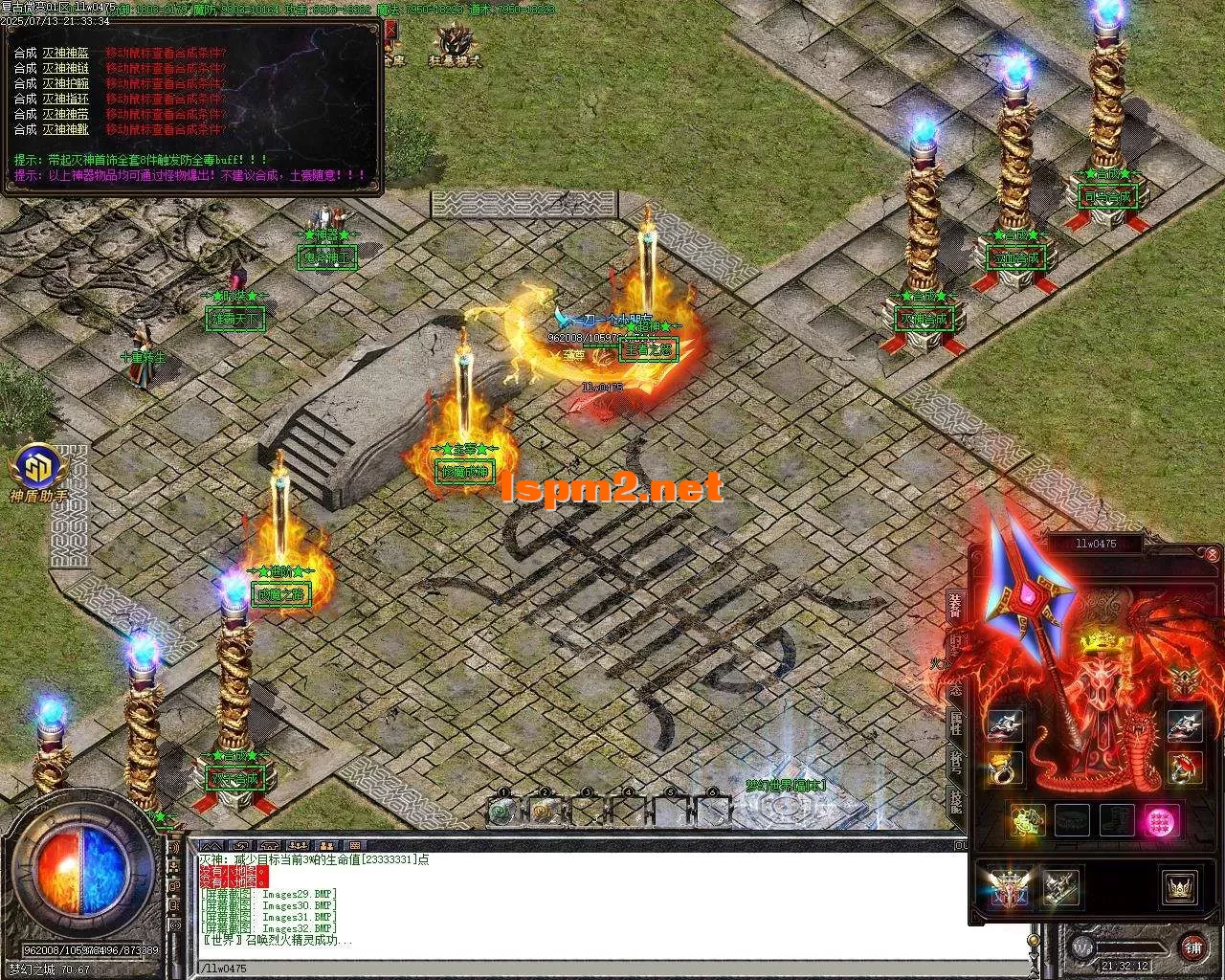This screenshot has width=1225, height=980.
Task: Switch to the 称号 title tab
Action: 955,763
